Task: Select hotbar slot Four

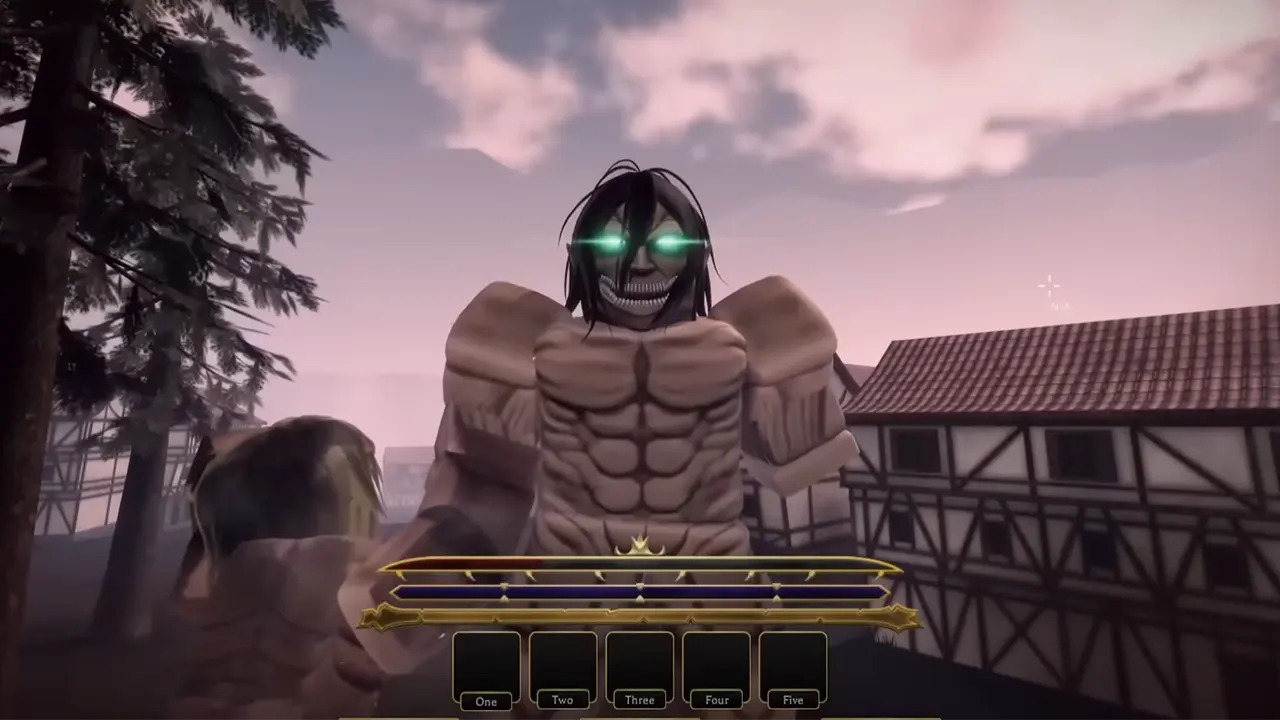Action: (716, 662)
